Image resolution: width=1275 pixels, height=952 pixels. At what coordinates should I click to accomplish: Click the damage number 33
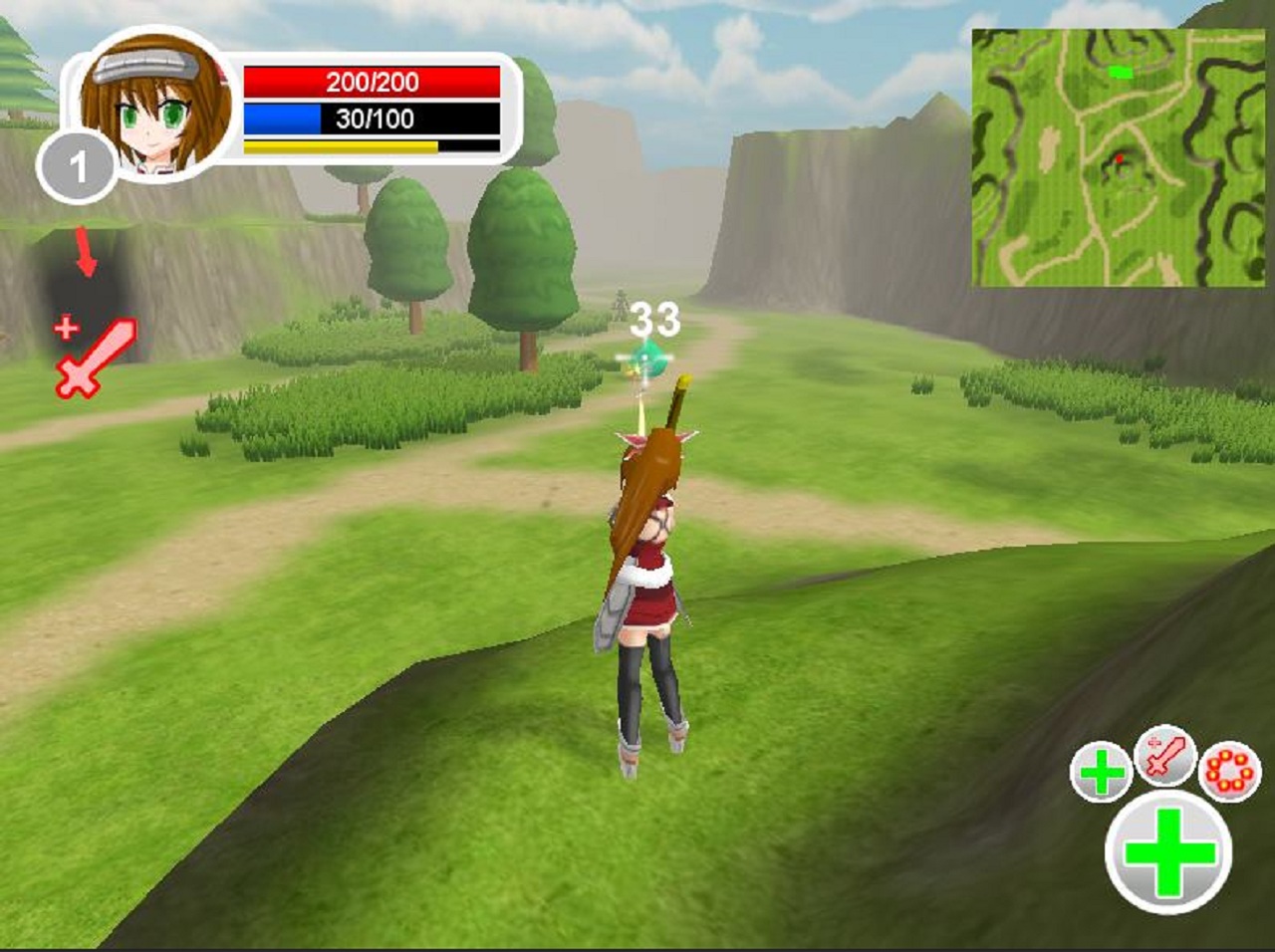[656, 320]
